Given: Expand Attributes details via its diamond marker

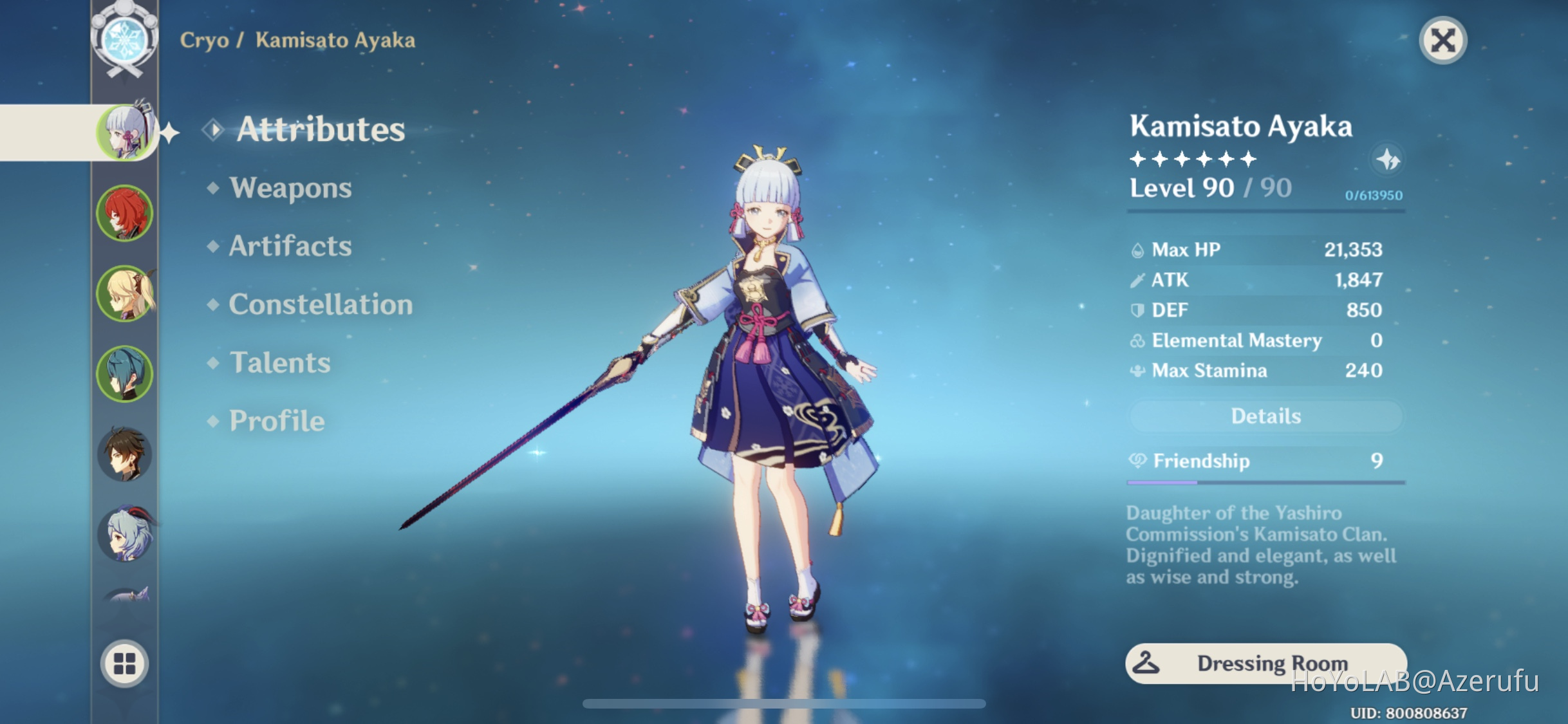Looking at the screenshot, I should coord(212,129).
